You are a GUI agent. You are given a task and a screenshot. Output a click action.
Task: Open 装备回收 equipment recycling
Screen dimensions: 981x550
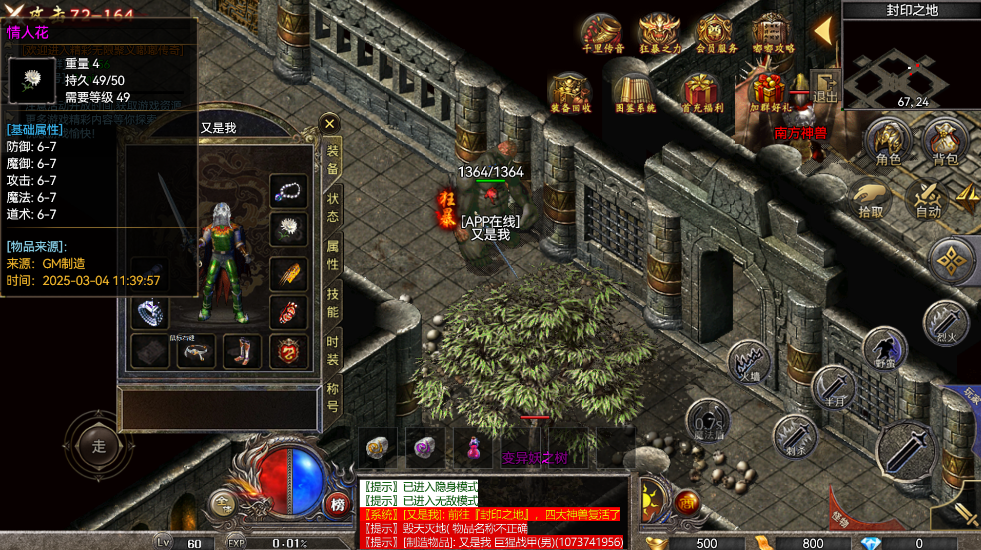coord(571,91)
